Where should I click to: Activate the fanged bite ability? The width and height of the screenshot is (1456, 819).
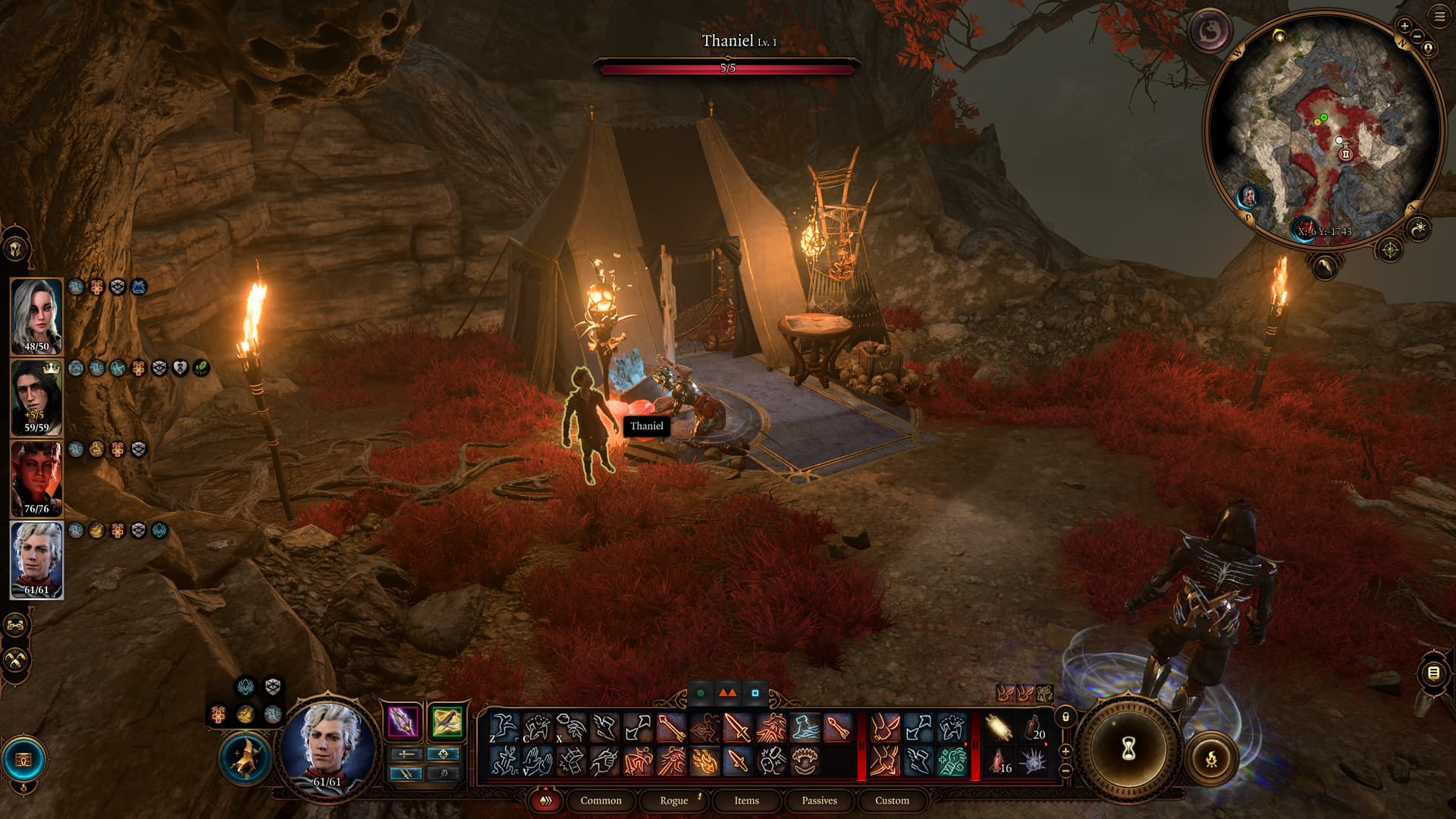(x=804, y=761)
